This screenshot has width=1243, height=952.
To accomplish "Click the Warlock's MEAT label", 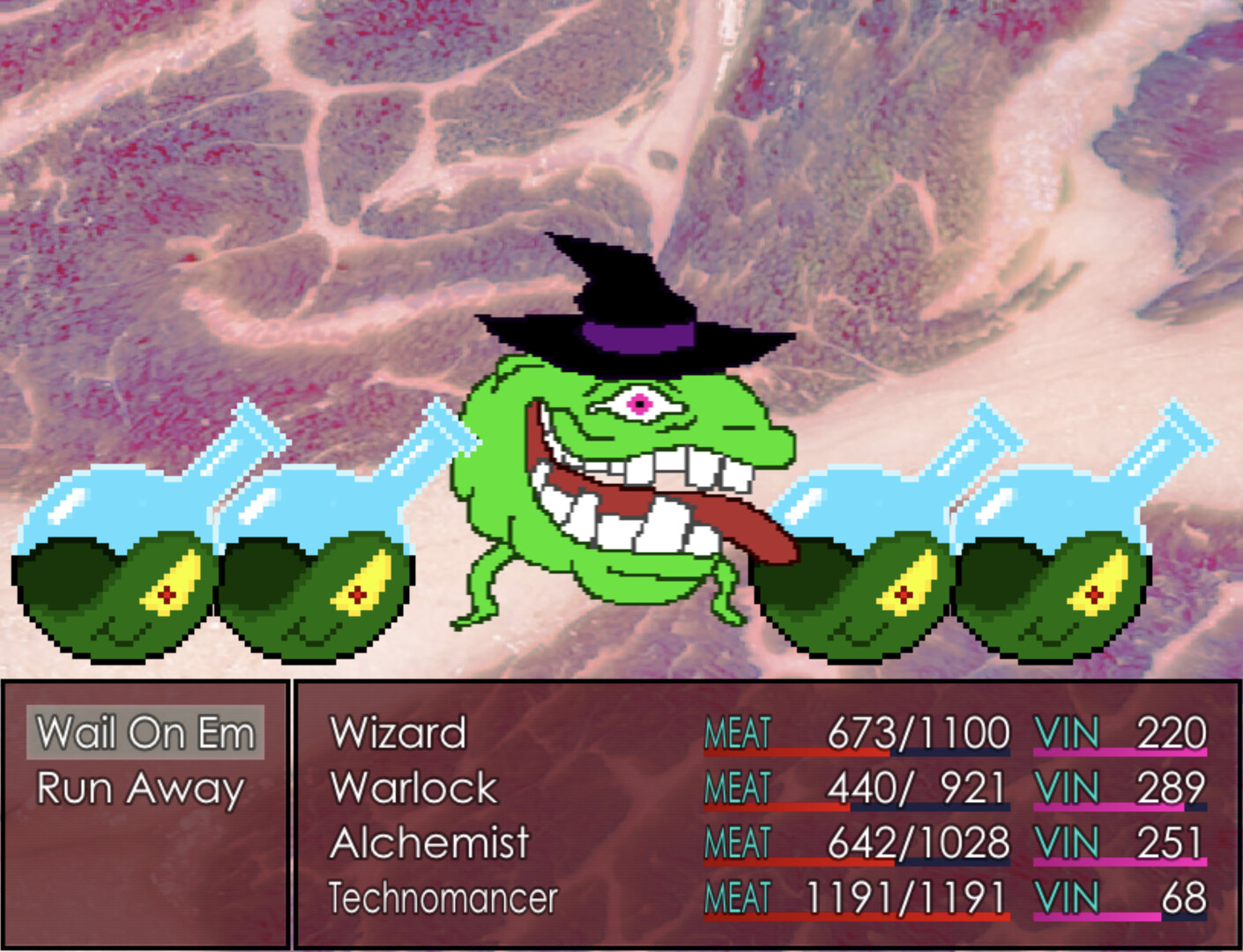I will (737, 785).
